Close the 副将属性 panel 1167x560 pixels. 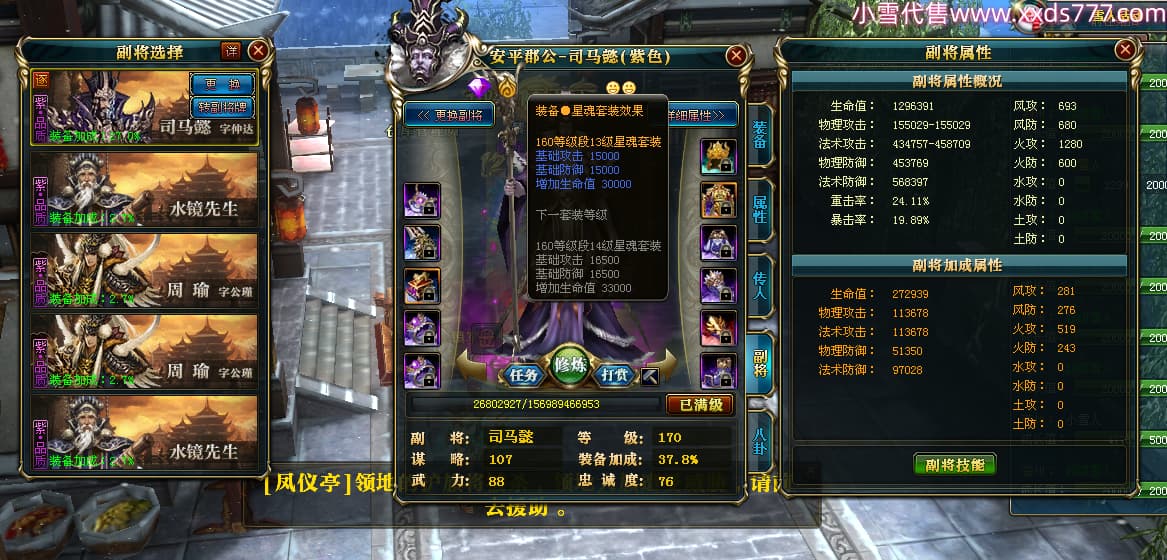(x=1126, y=50)
